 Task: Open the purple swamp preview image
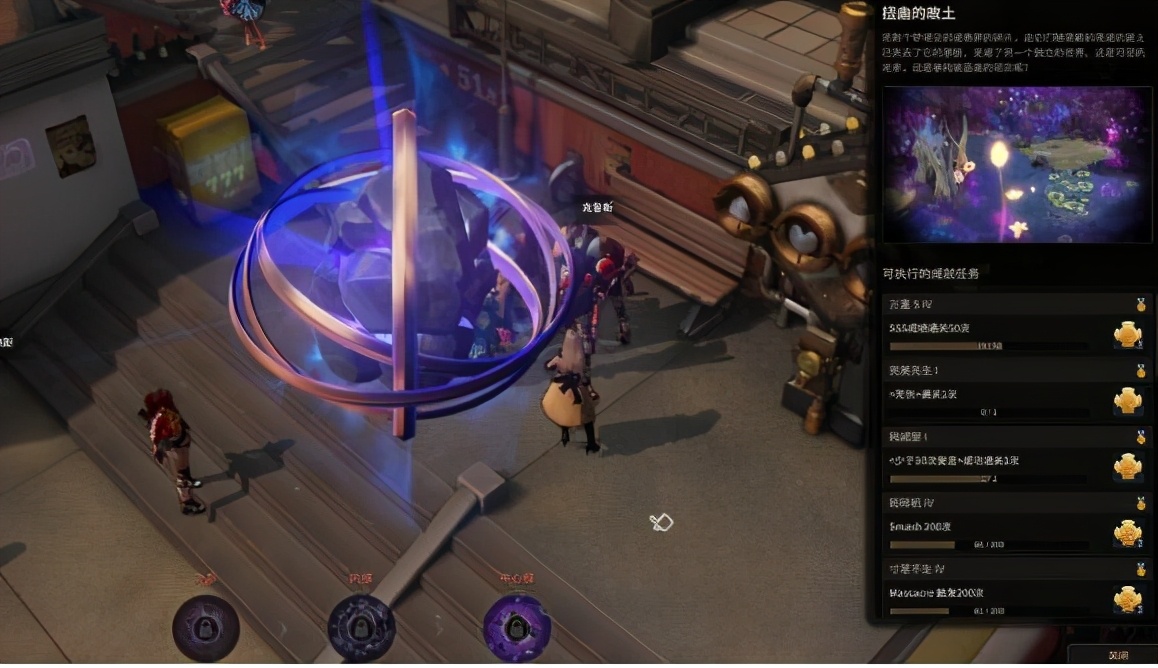coord(1016,164)
